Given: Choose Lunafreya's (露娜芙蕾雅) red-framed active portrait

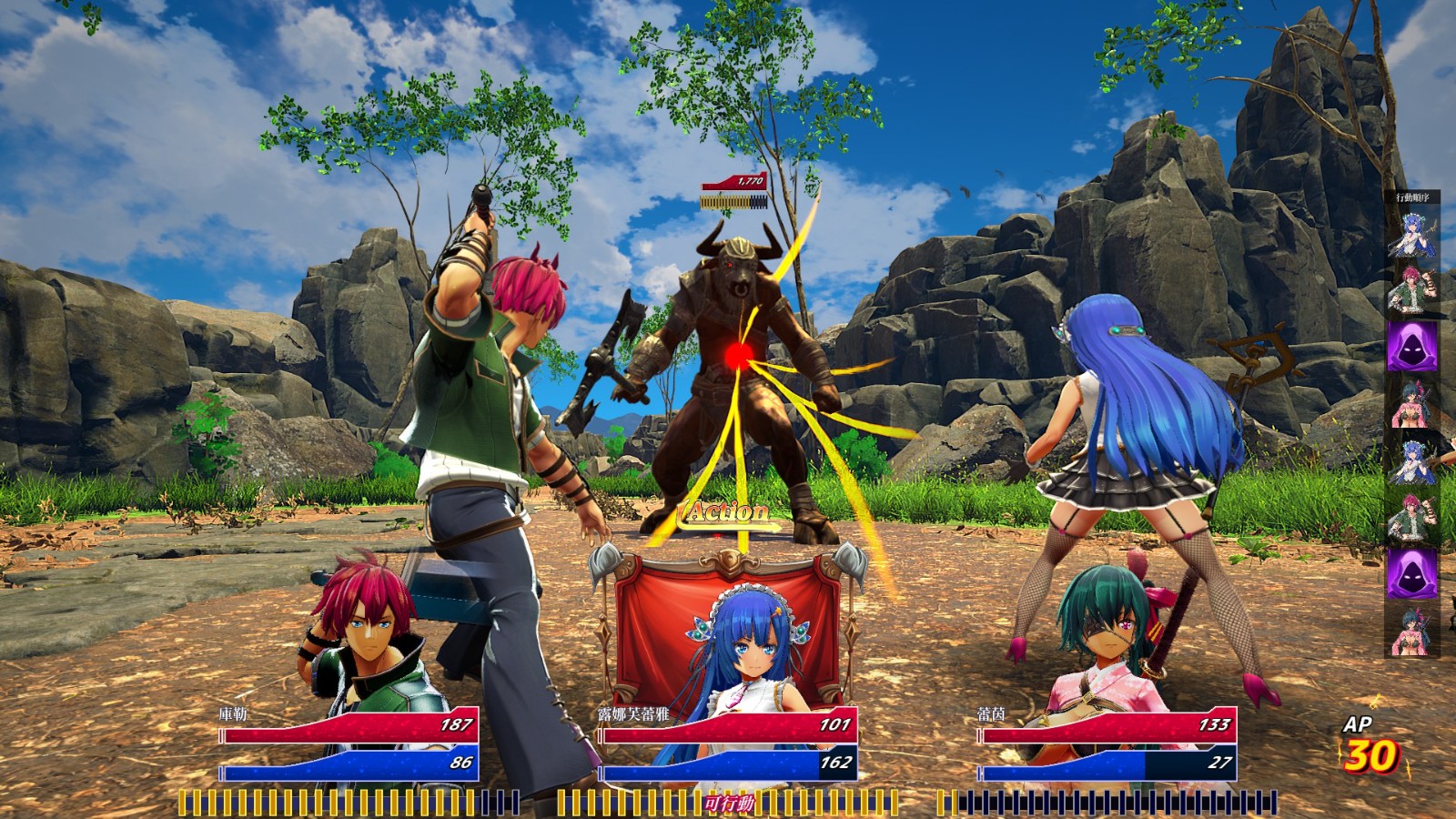Looking at the screenshot, I should (x=728, y=637).
